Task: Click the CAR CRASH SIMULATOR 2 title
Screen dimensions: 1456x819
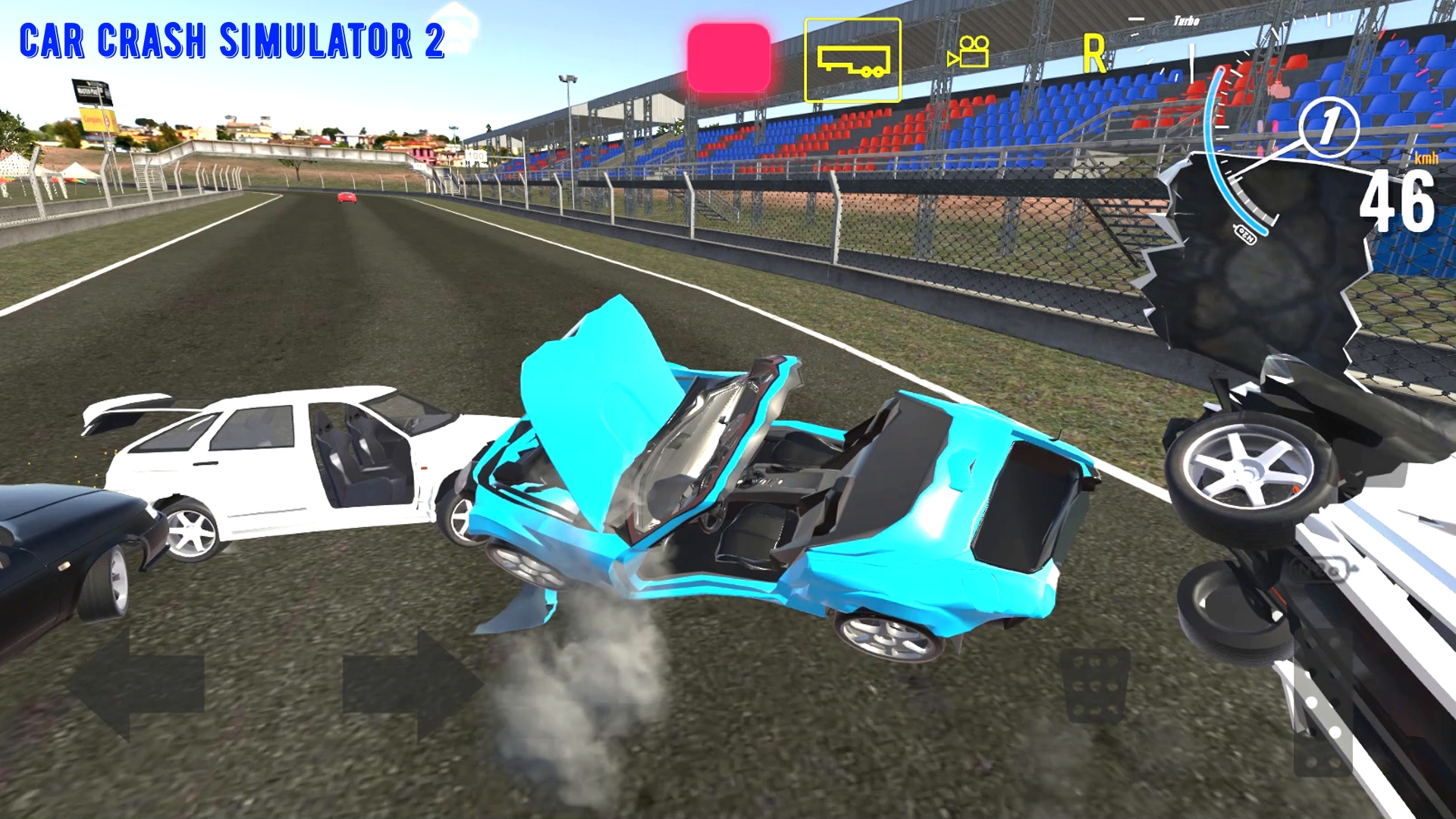Action: point(231,42)
